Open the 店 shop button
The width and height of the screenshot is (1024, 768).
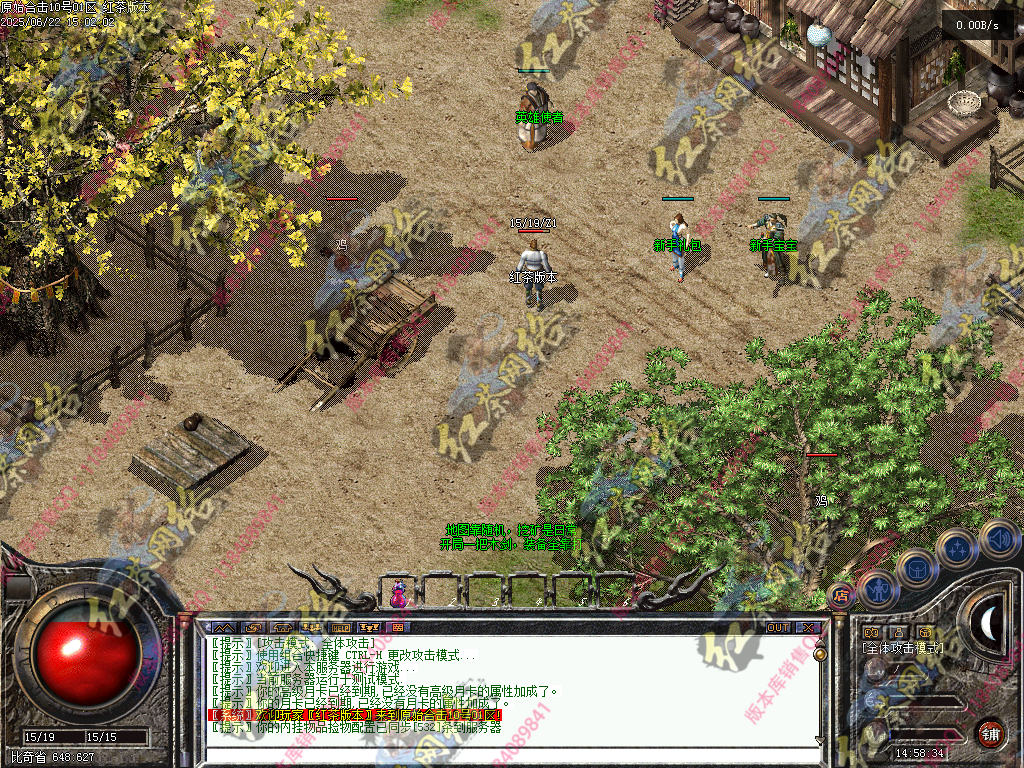click(840, 595)
